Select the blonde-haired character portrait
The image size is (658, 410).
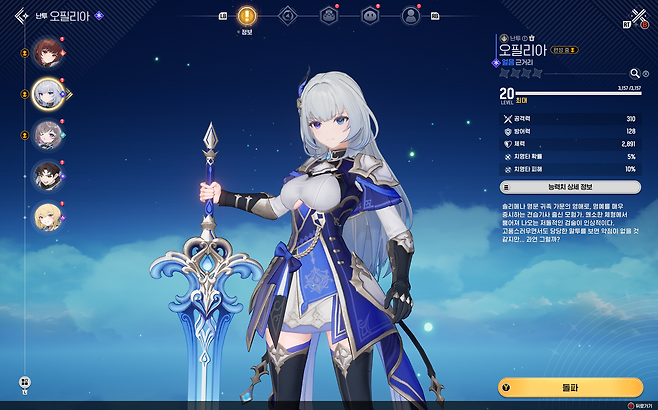click(x=45, y=216)
